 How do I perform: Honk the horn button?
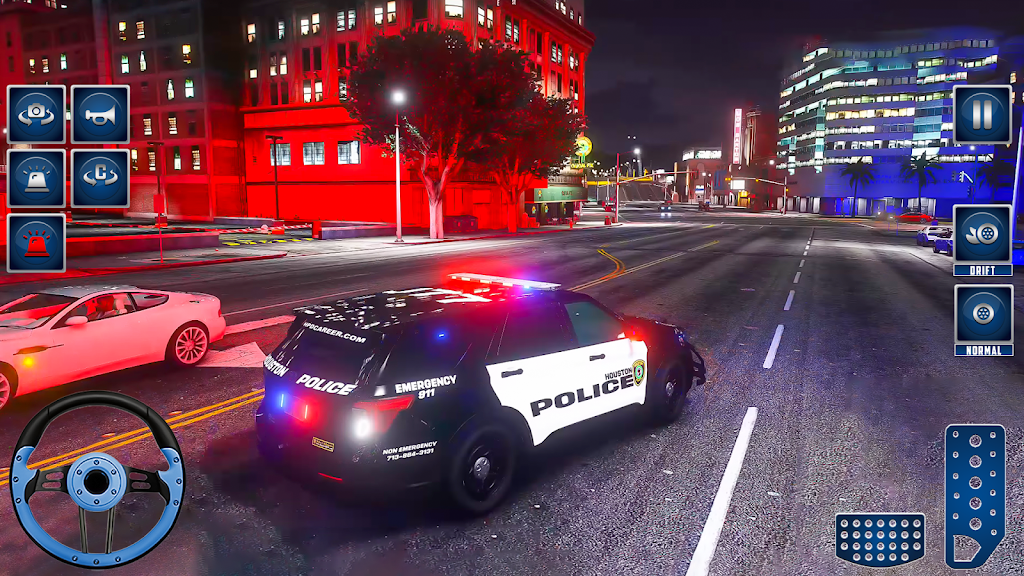tap(100, 114)
